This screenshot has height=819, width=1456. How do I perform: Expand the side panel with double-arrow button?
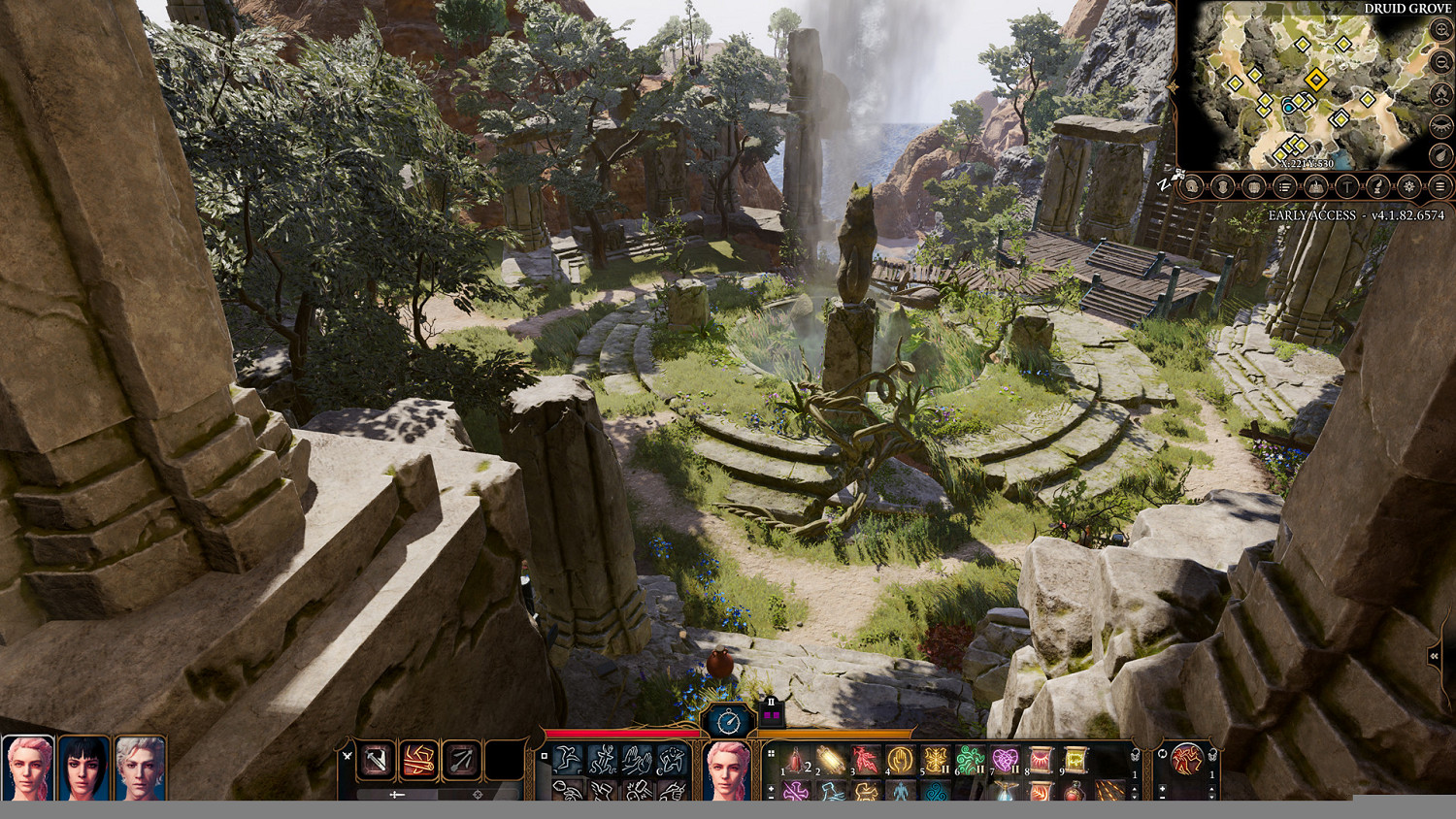point(1434,657)
